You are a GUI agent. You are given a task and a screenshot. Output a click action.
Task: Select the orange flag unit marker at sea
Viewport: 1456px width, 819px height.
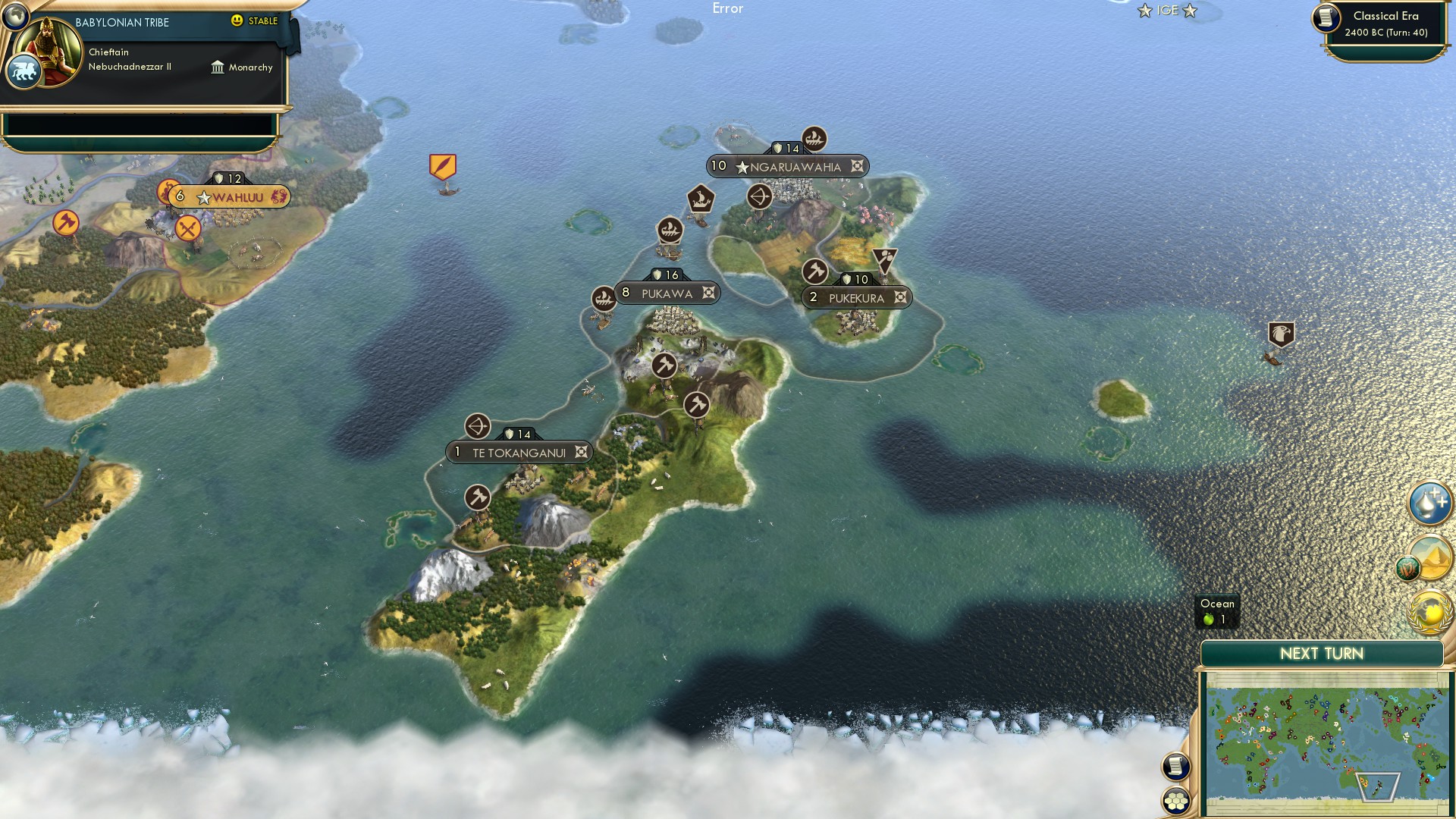click(442, 165)
